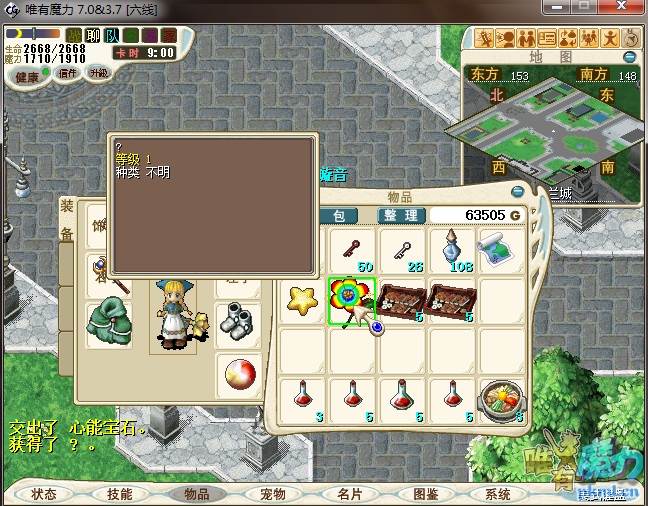This screenshot has height=506, width=648.
Task: Select the yellow star item
Action: point(300,298)
